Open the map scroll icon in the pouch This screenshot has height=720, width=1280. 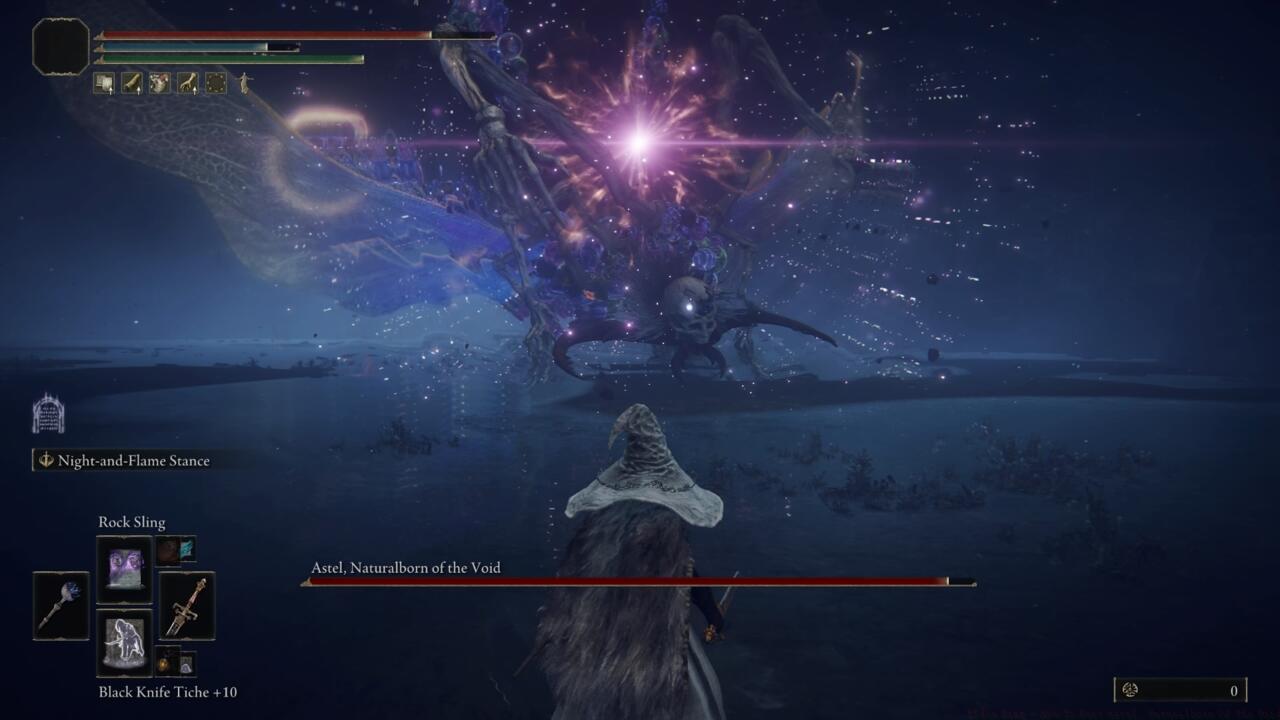[x=103, y=82]
